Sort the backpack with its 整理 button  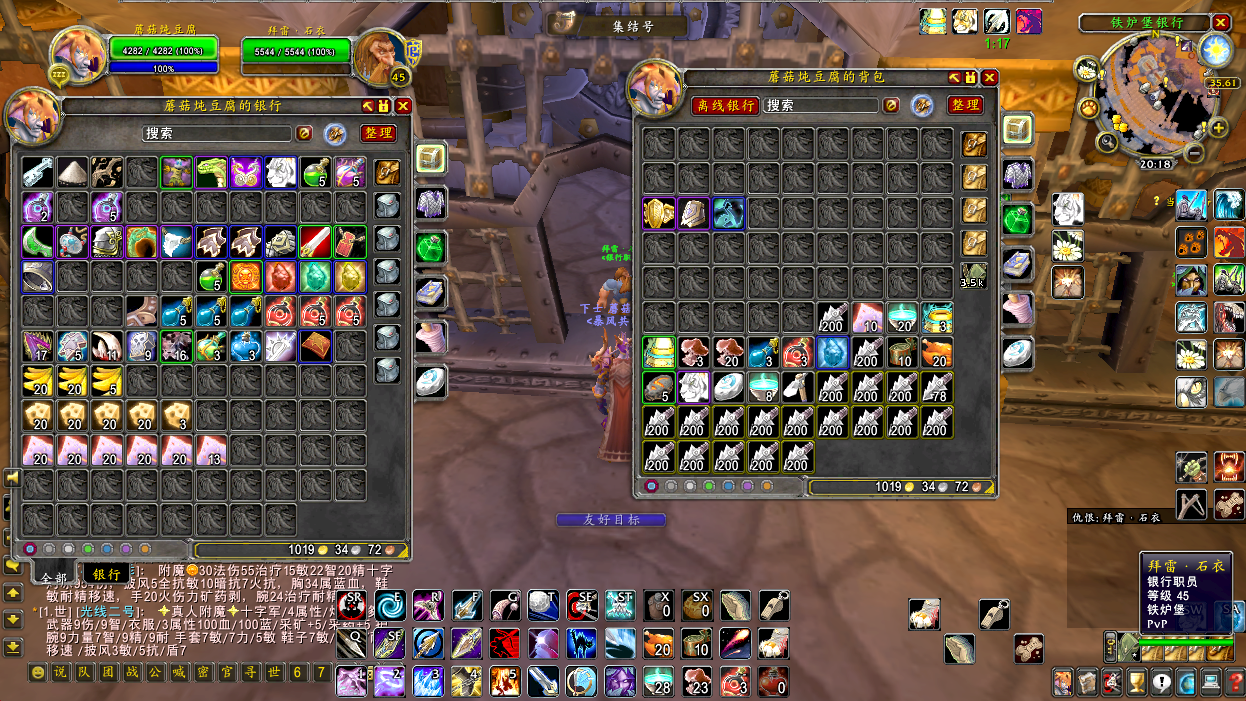coord(964,105)
